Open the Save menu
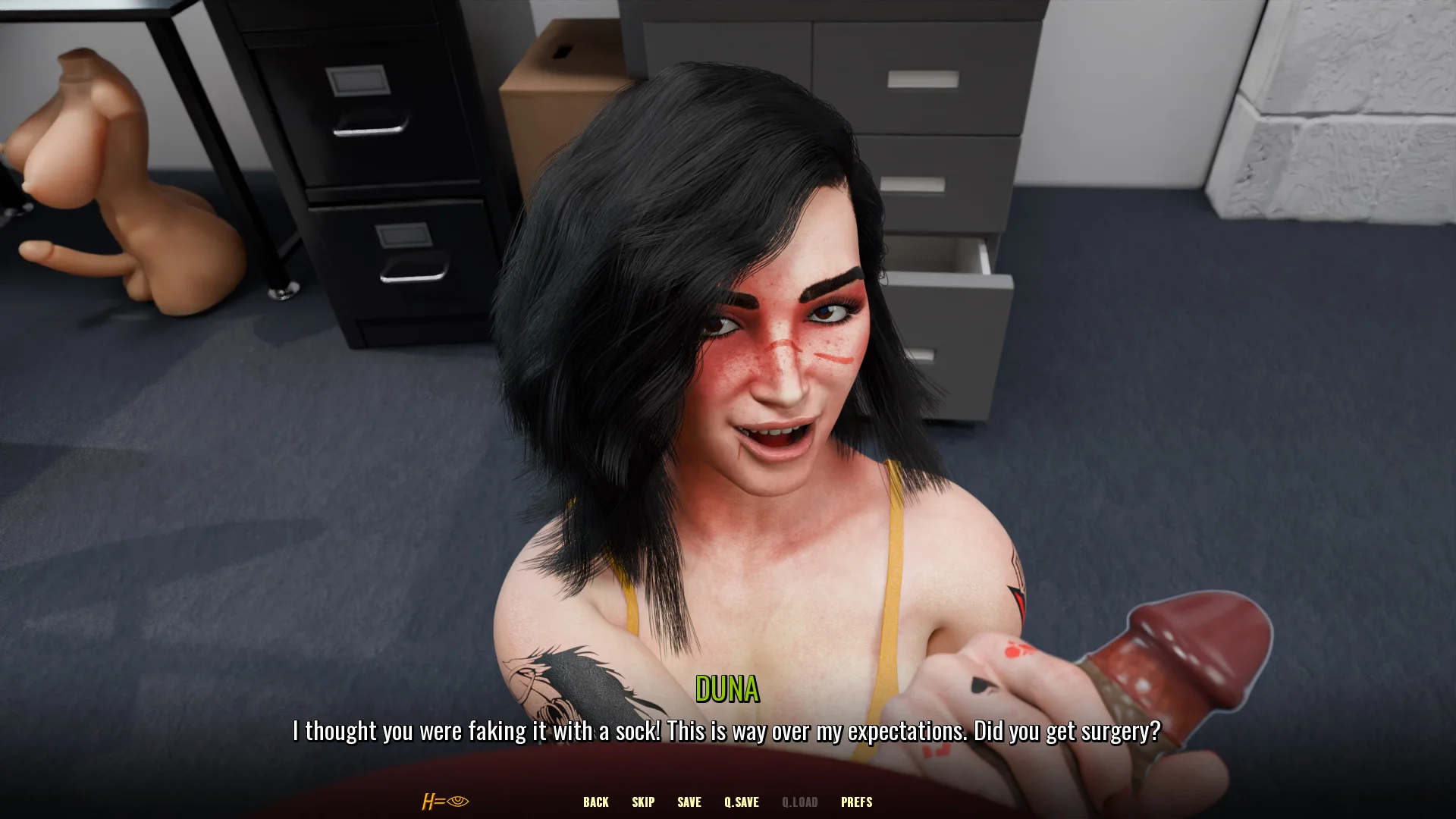Screen dimensions: 1456x819 coord(689,802)
